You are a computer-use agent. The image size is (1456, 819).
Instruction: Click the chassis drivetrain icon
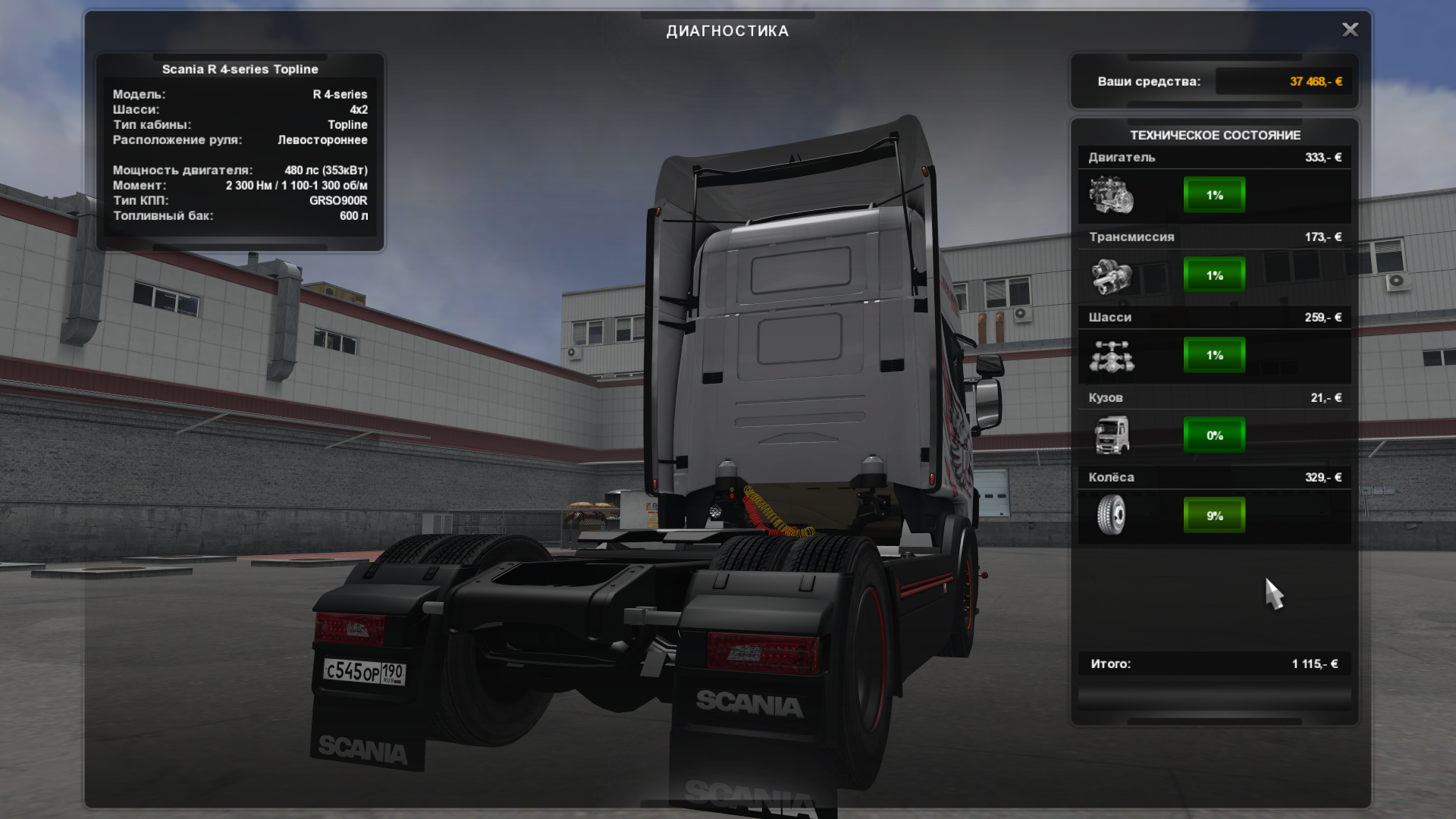[1111, 356]
